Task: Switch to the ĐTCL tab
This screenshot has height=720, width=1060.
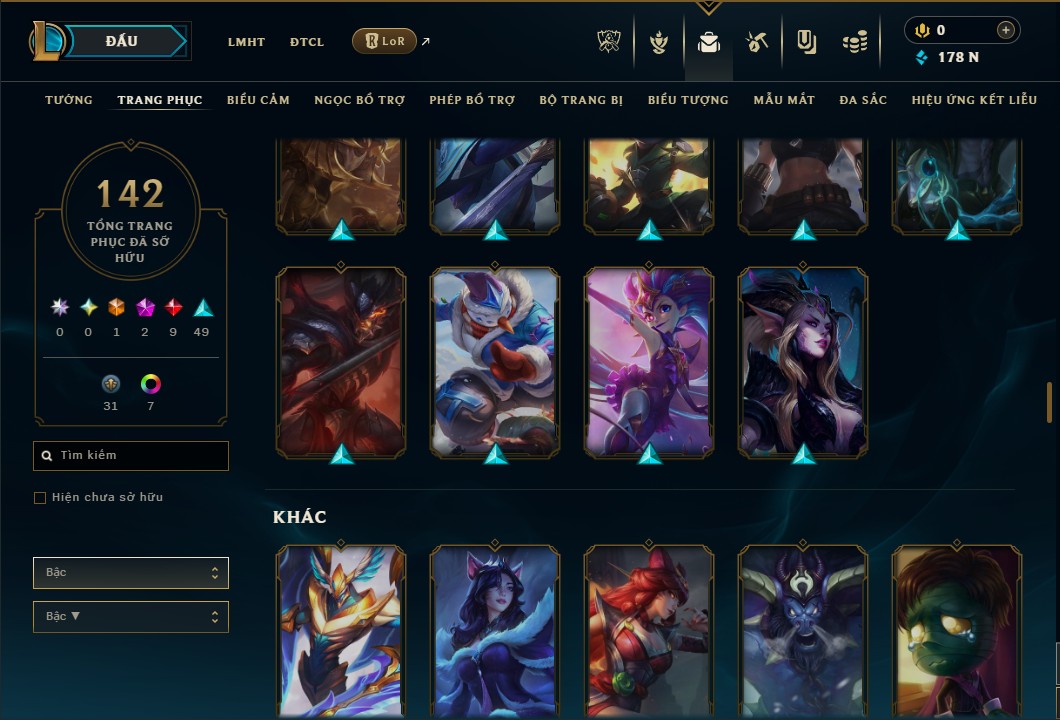Action: point(307,42)
